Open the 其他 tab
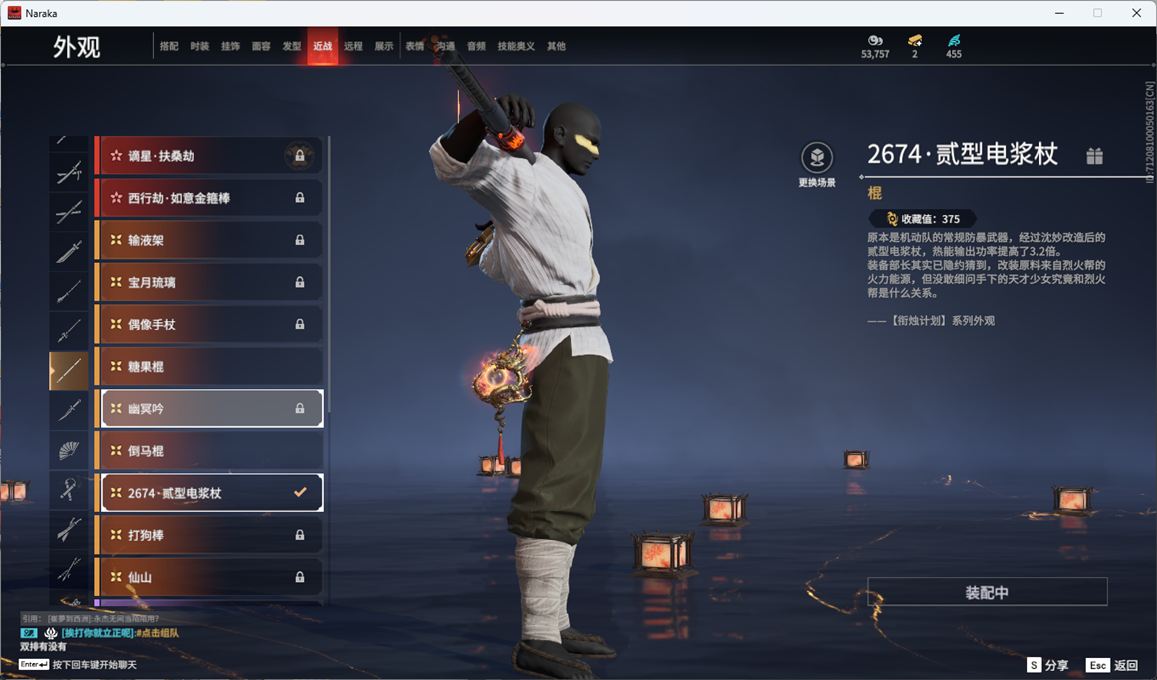The height and width of the screenshot is (680, 1157). tap(556, 47)
